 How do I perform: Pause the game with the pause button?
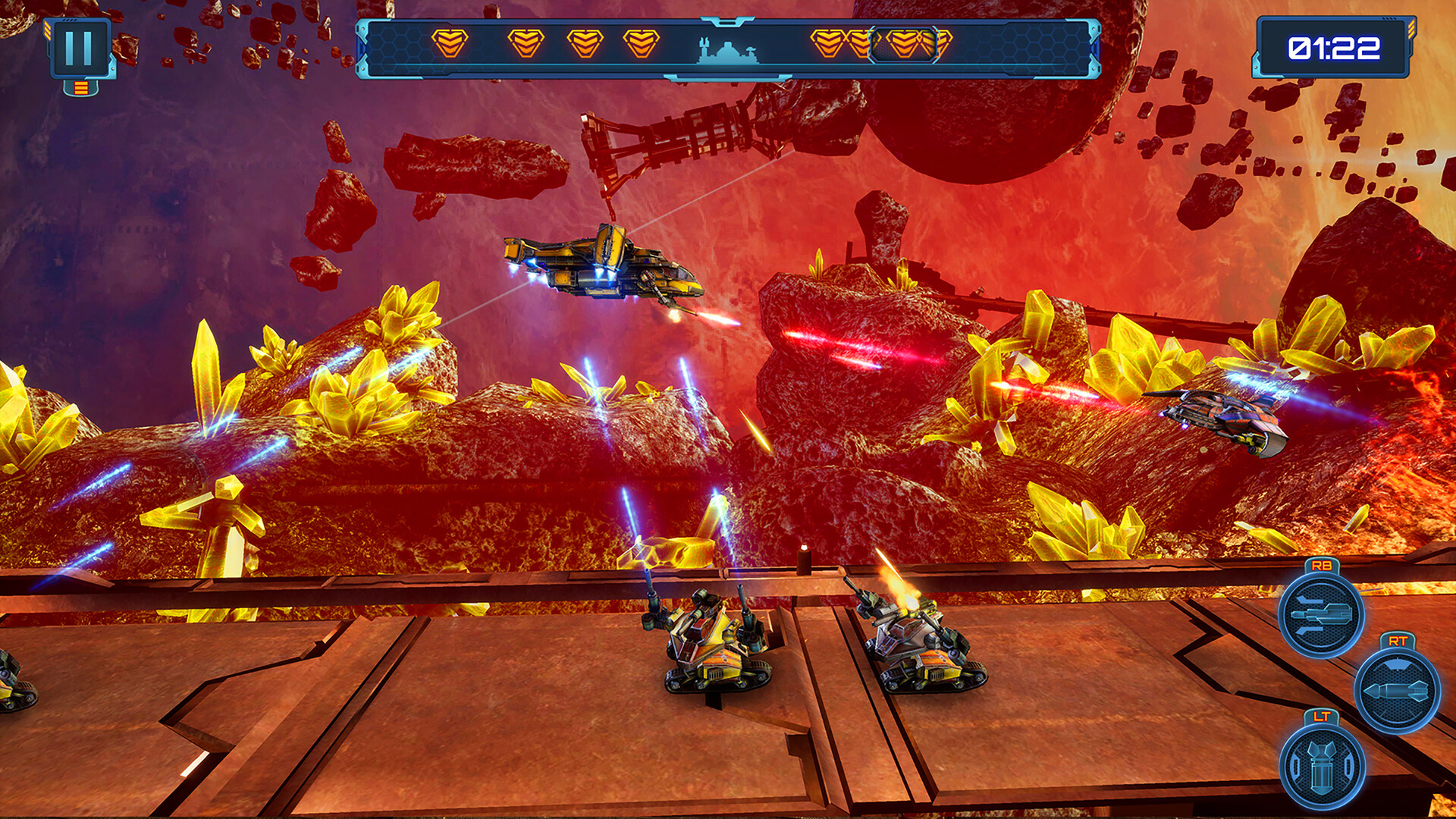click(x=80, y=48)
